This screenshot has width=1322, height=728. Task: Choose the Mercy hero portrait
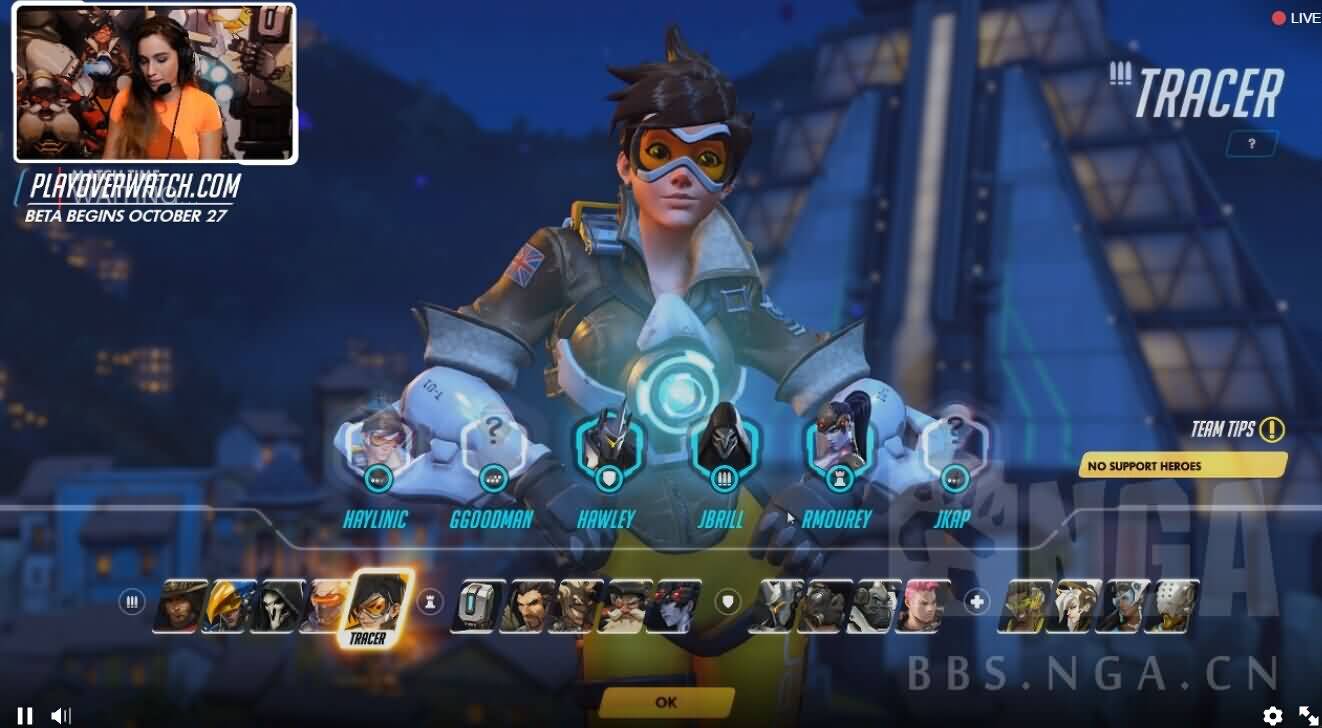tap(1075, 606)
